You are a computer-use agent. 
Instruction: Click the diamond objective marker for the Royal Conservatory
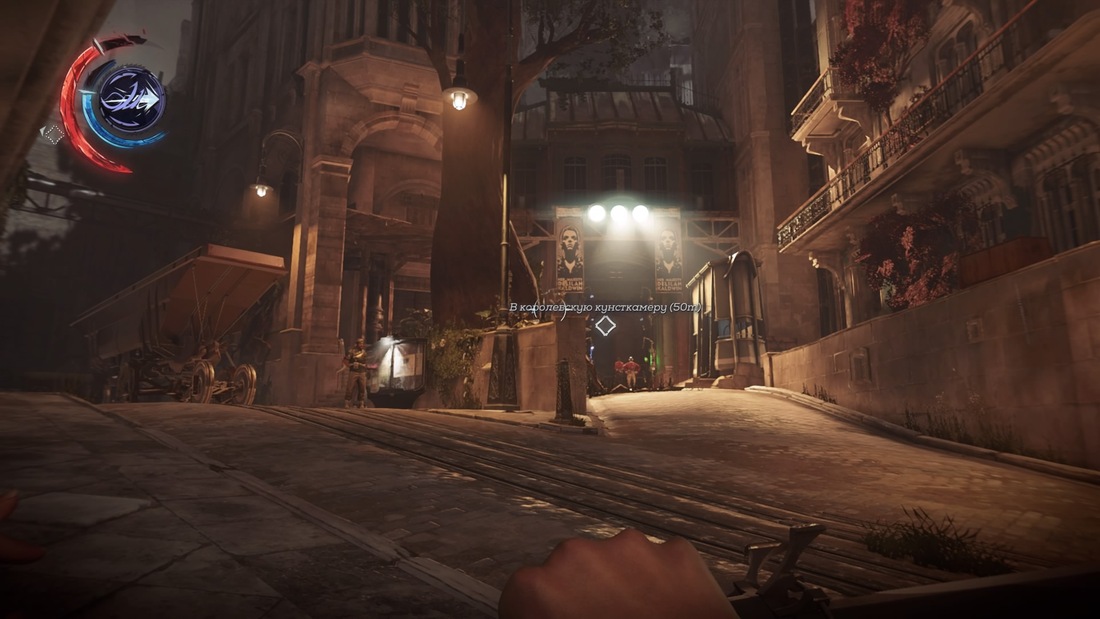(605, 326)
